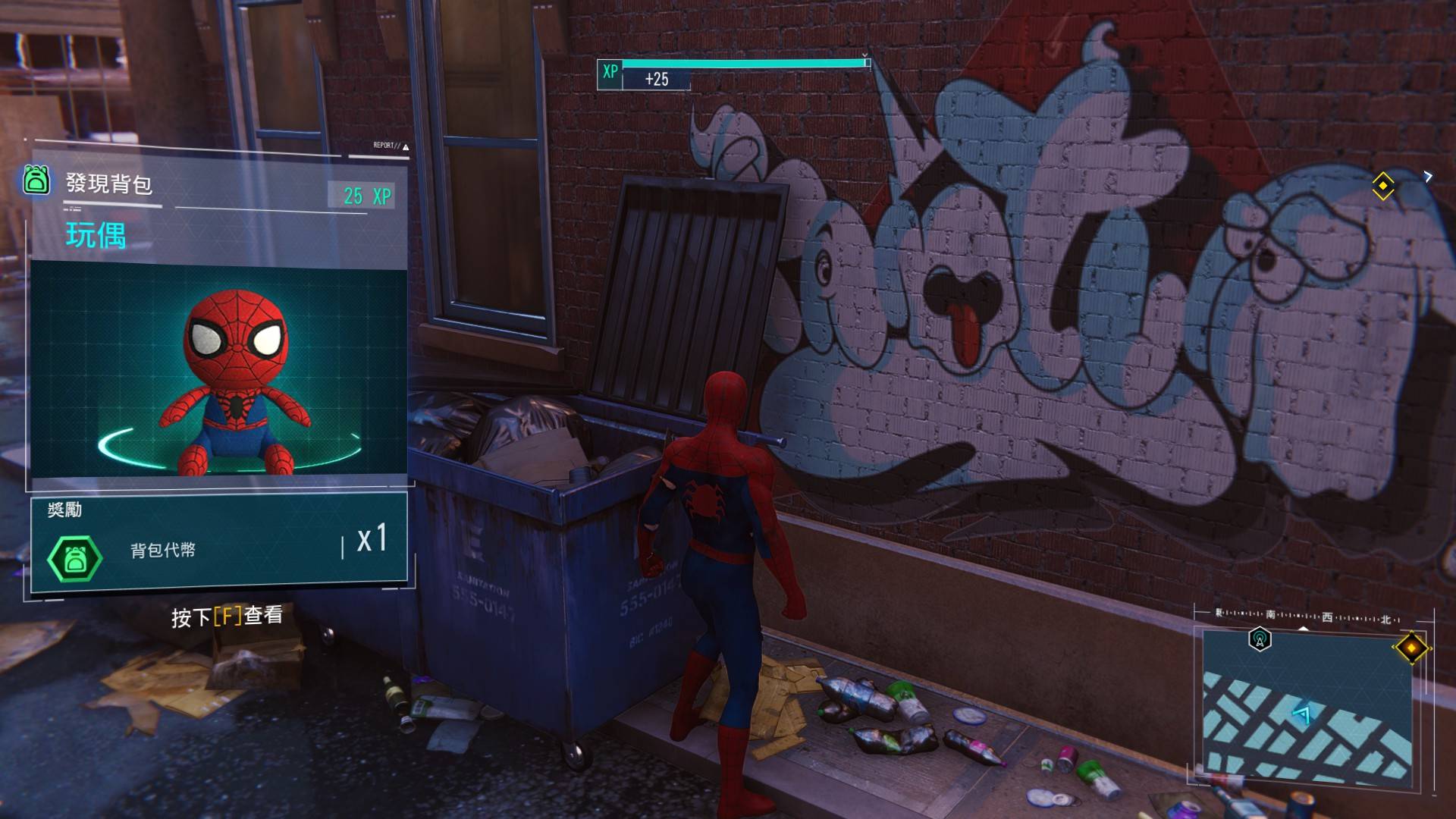Click the yellow diamond objective marker on minimap
This screenshot has width=1456, height=819.
[x=1410, y=648]
